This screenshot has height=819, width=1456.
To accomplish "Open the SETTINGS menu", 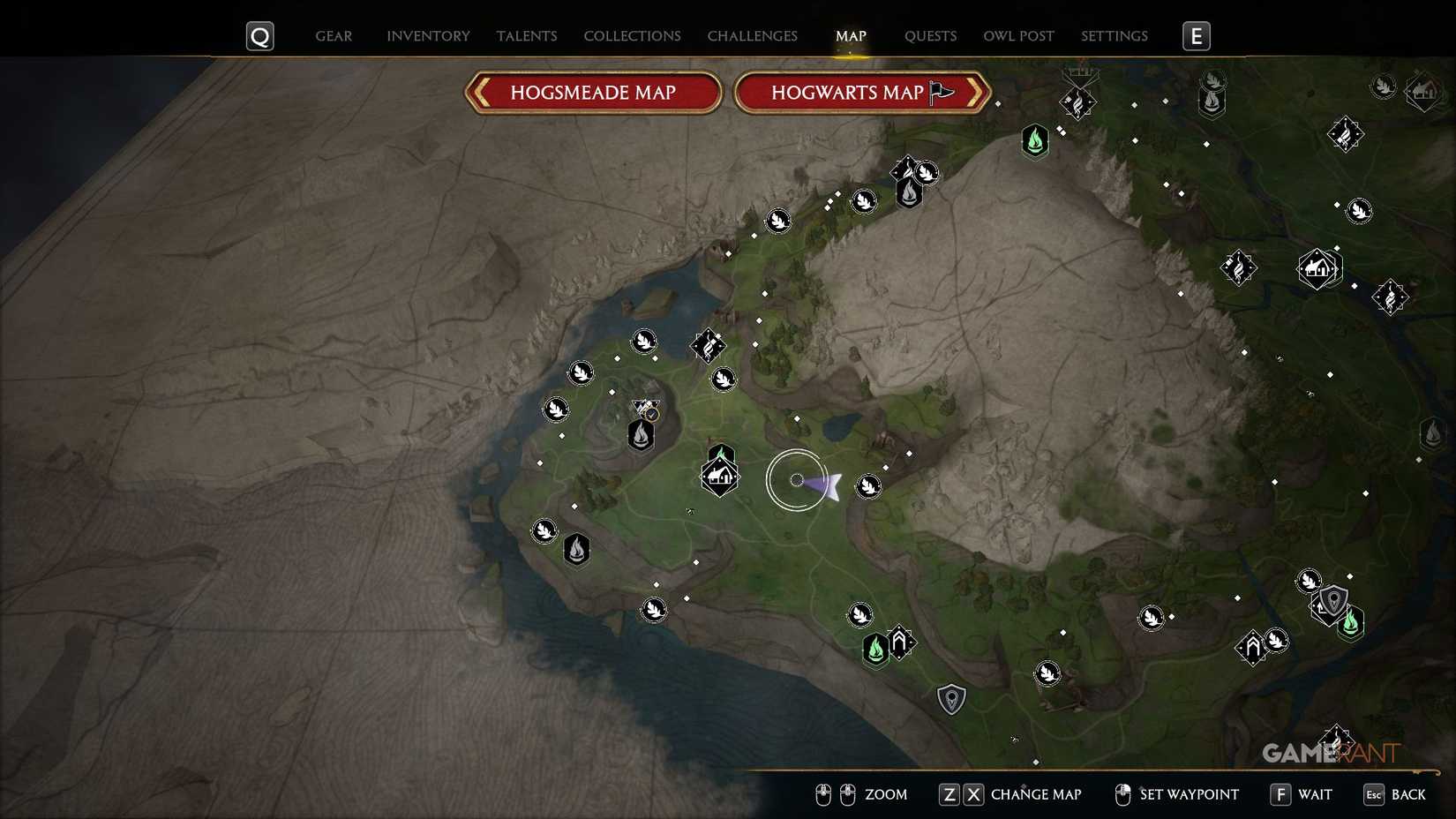I will click(x=1114, y=36).
